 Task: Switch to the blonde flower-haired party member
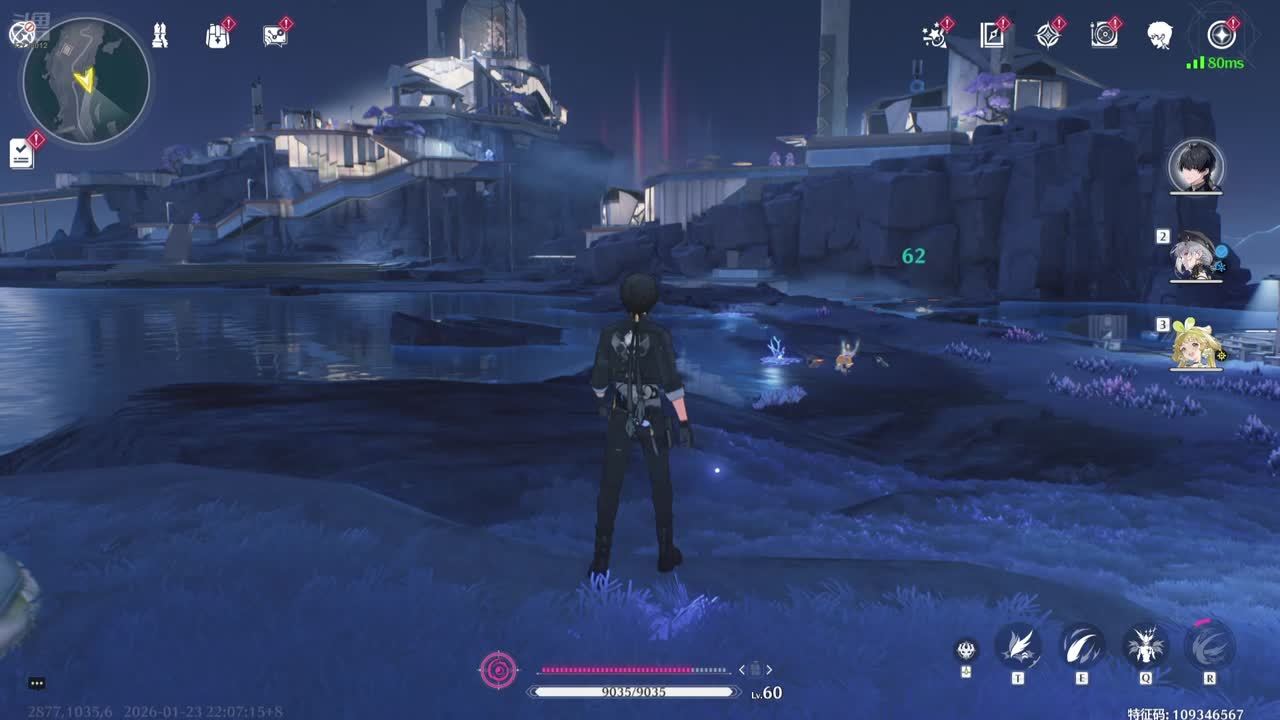click(1196, 344)
